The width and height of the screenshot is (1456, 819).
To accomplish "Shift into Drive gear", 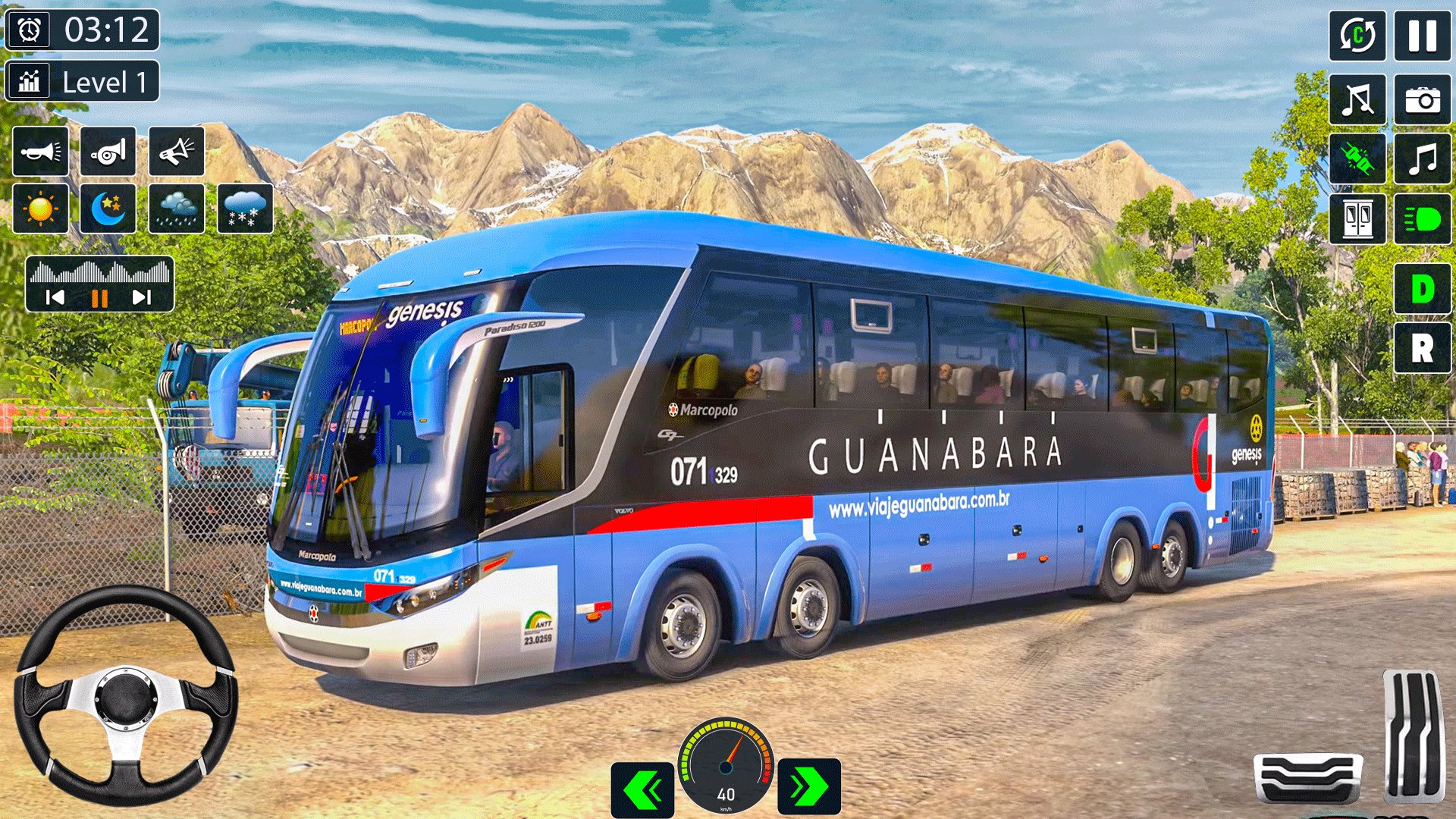I will pos(1422,289).
